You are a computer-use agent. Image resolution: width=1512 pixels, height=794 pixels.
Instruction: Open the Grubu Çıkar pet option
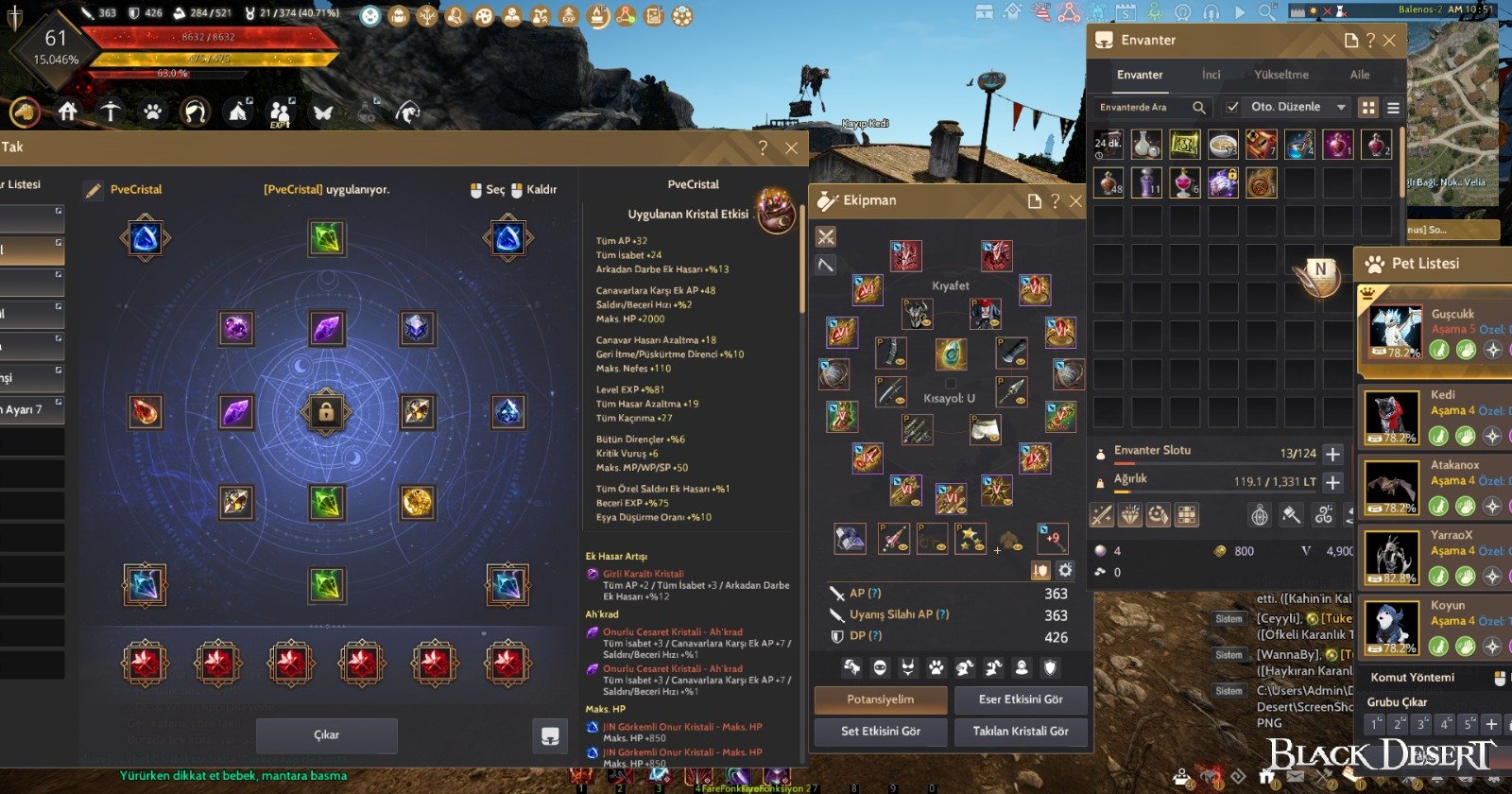click(x=1397, y=702)
